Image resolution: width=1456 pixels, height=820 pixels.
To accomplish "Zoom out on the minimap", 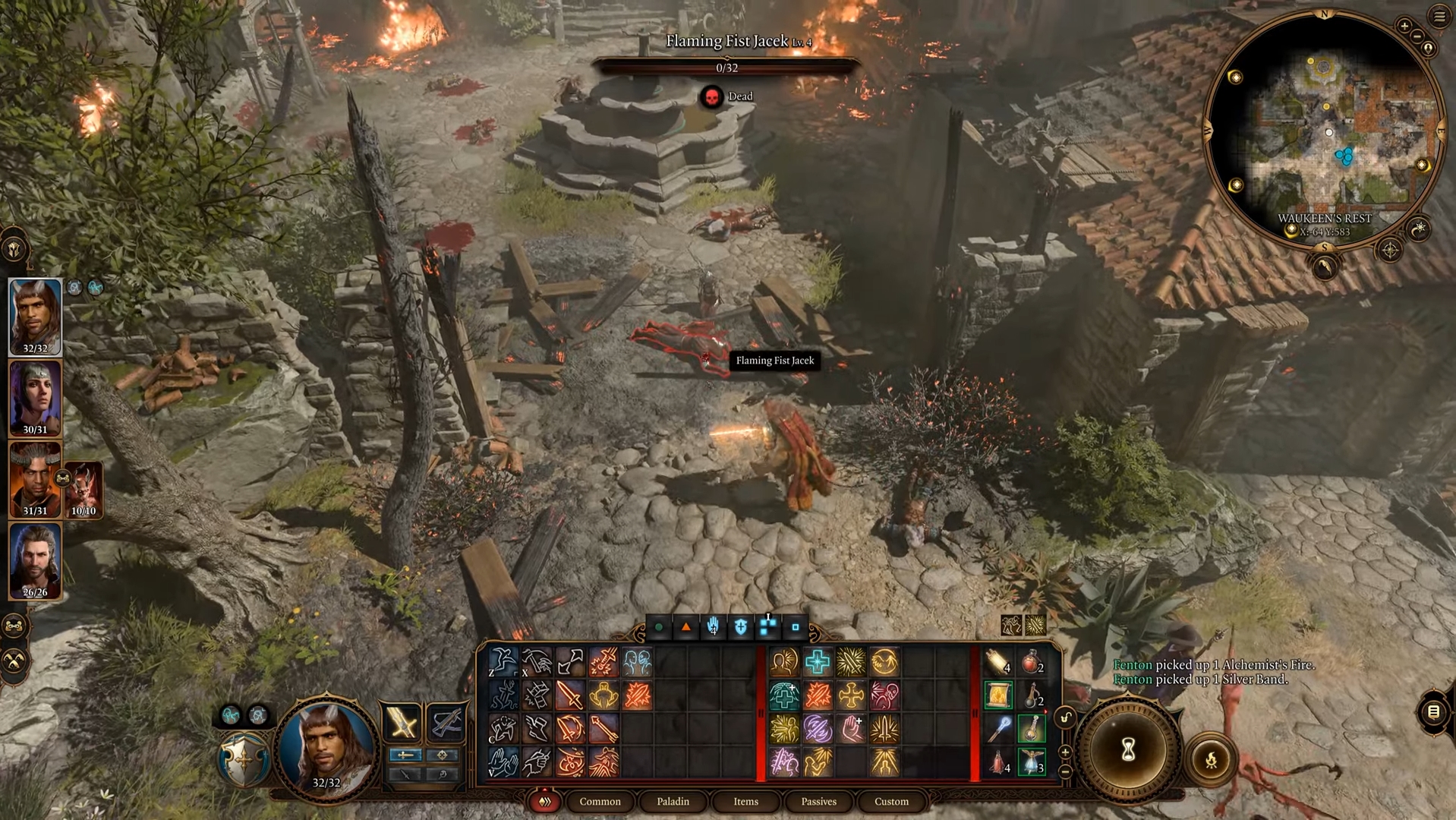I will click(1417, 36).
